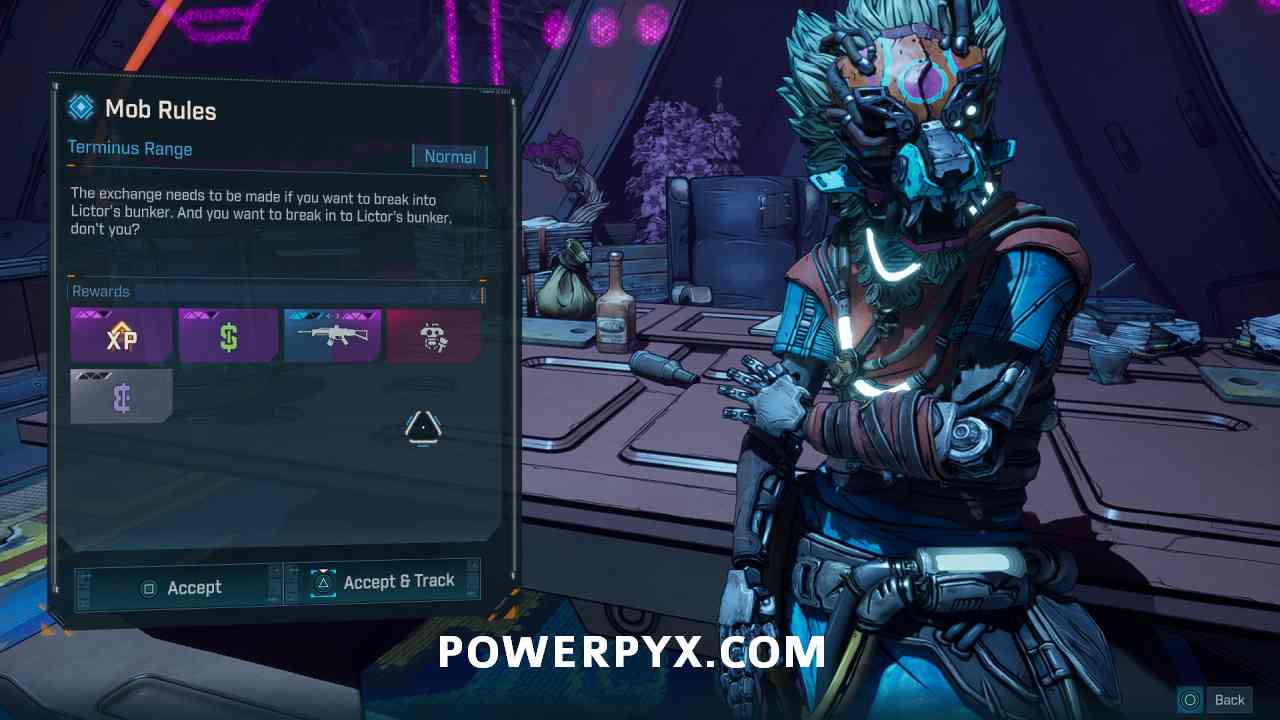Select the purple Eridium currency reward
The height and width of the screenshot is (720, 1280).
121,396
